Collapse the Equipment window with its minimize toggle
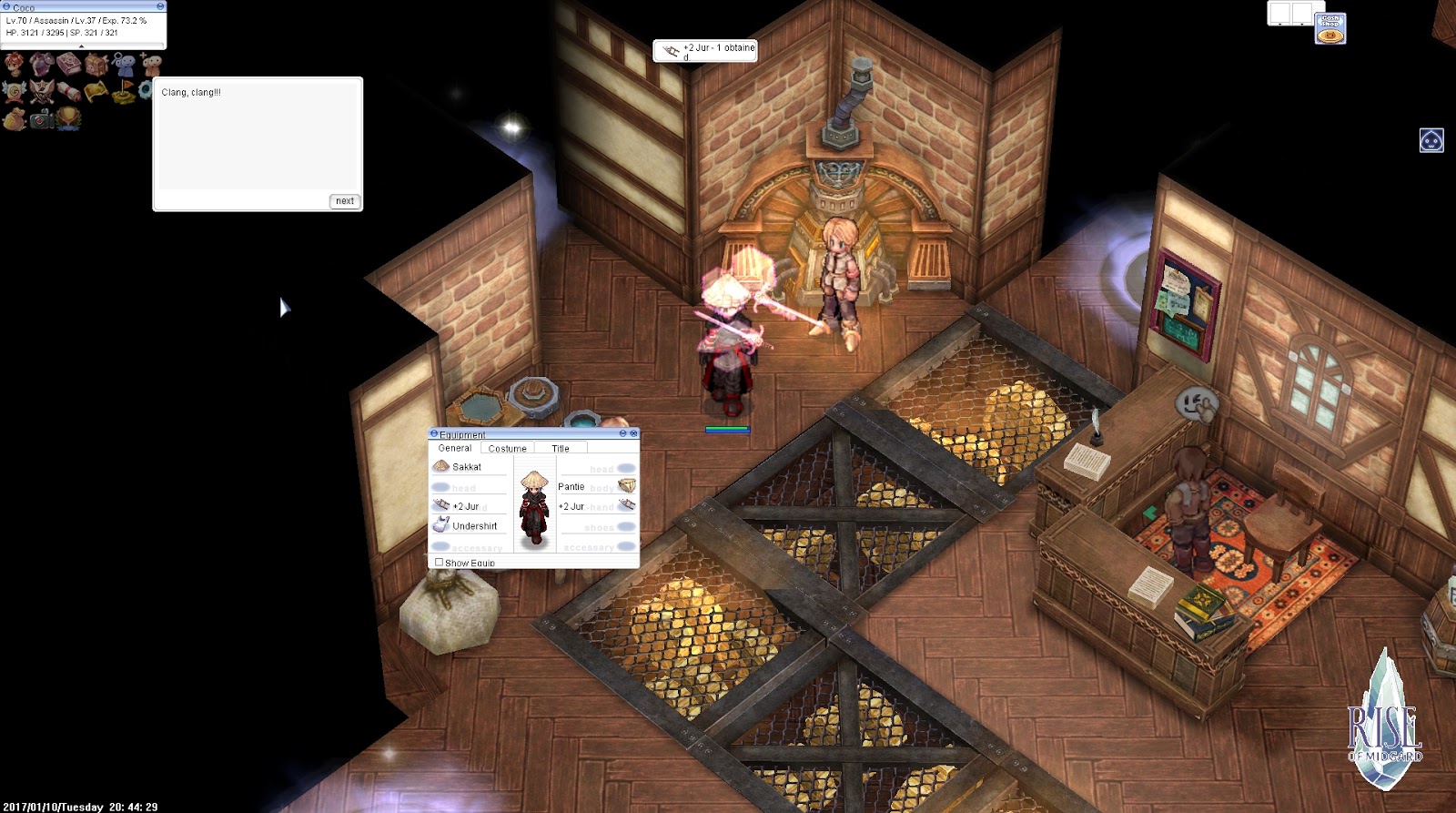Image resolution: width=1456 pixels, height=813 pixels. point(622,434)
